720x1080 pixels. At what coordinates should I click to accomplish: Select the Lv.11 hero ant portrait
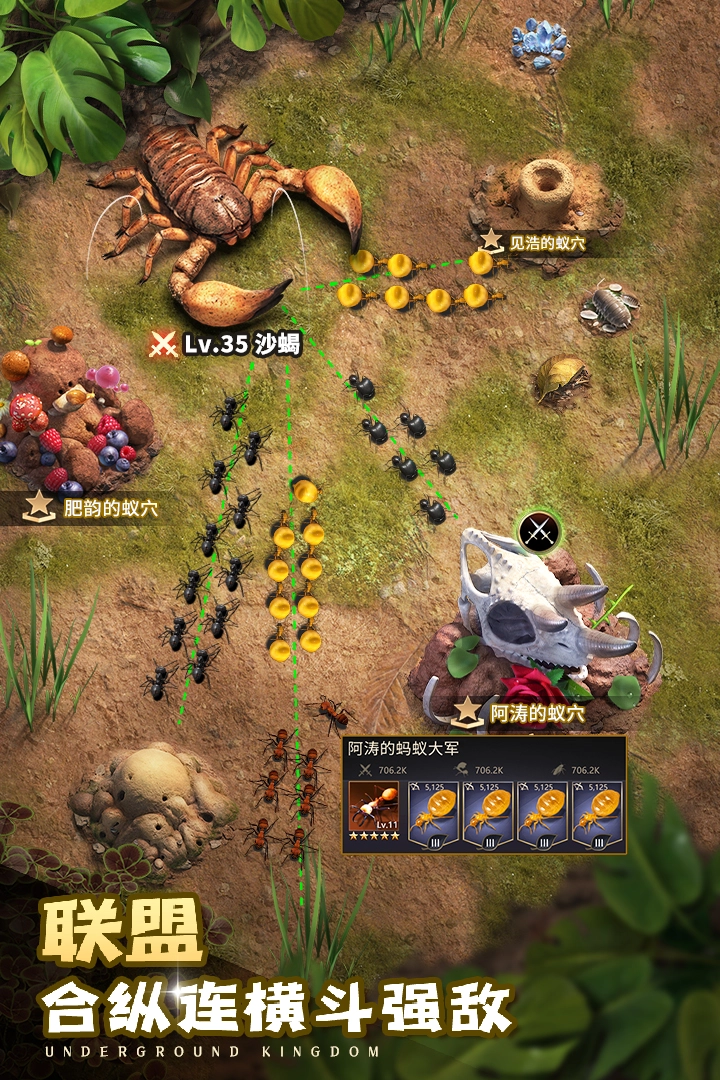374,811
